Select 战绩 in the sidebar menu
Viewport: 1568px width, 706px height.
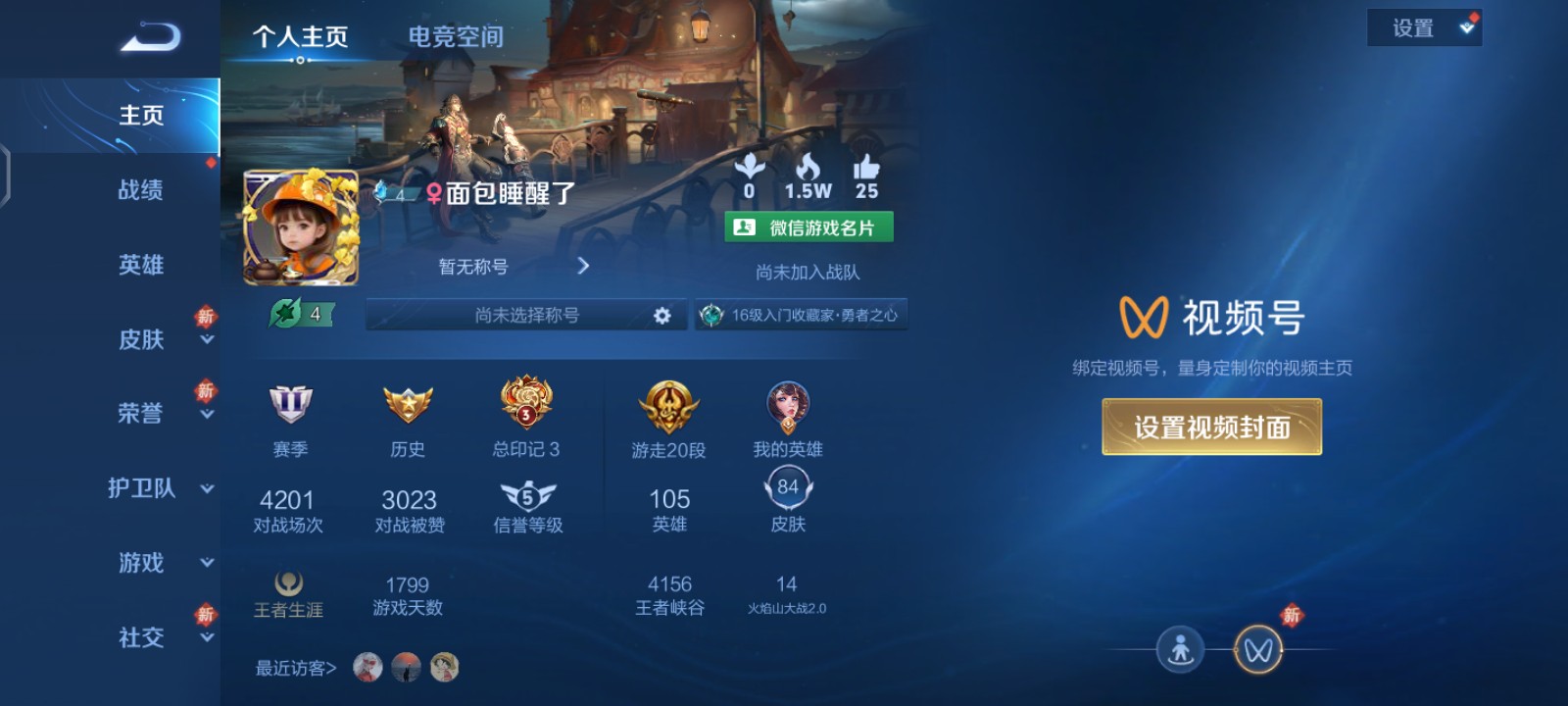click(140, 190)
